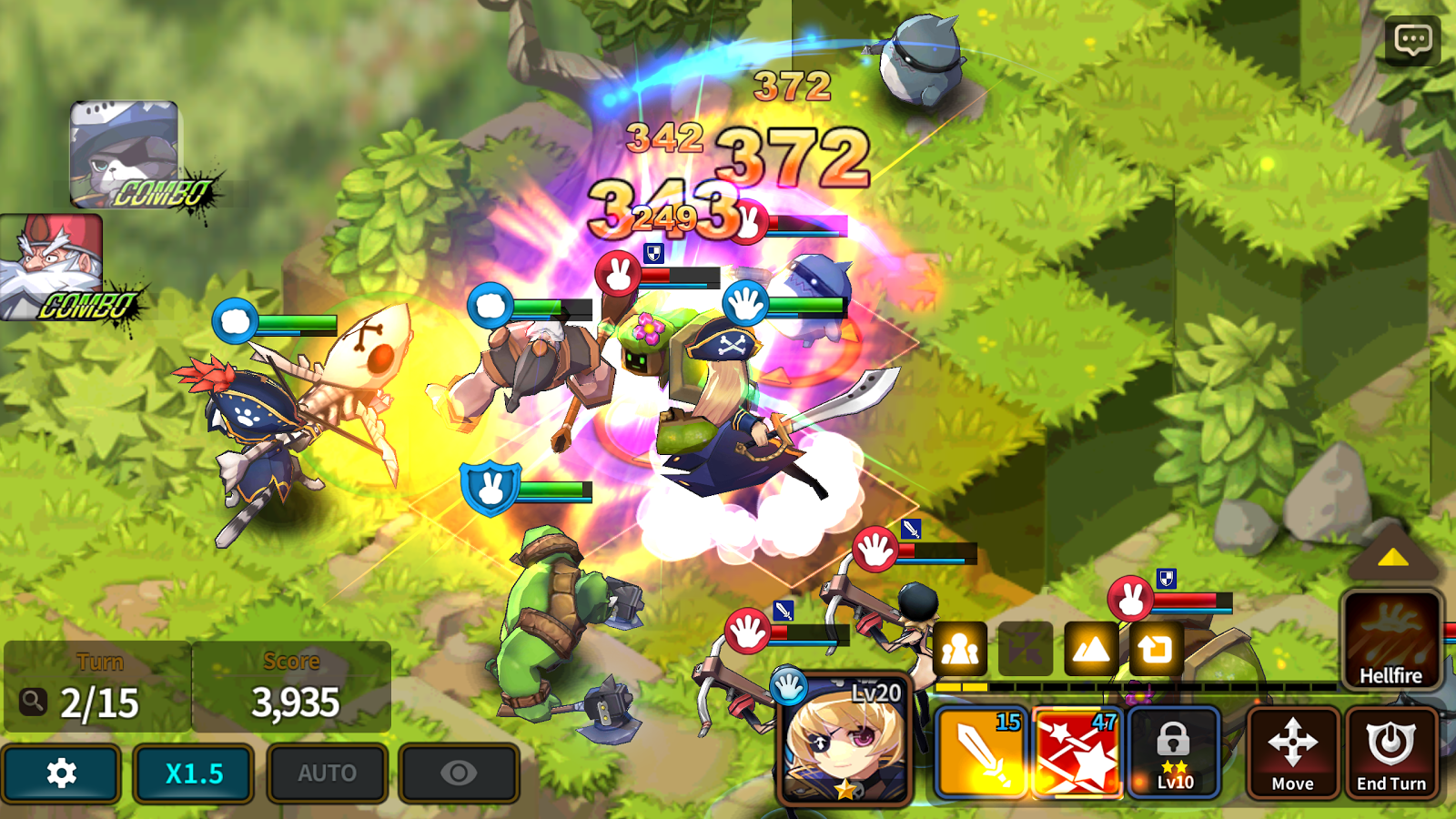Tap the locked Lv10 skill slot
Image resolution: width=1456 pixels, height=819 pixels.
click(x=1174, y=751)
